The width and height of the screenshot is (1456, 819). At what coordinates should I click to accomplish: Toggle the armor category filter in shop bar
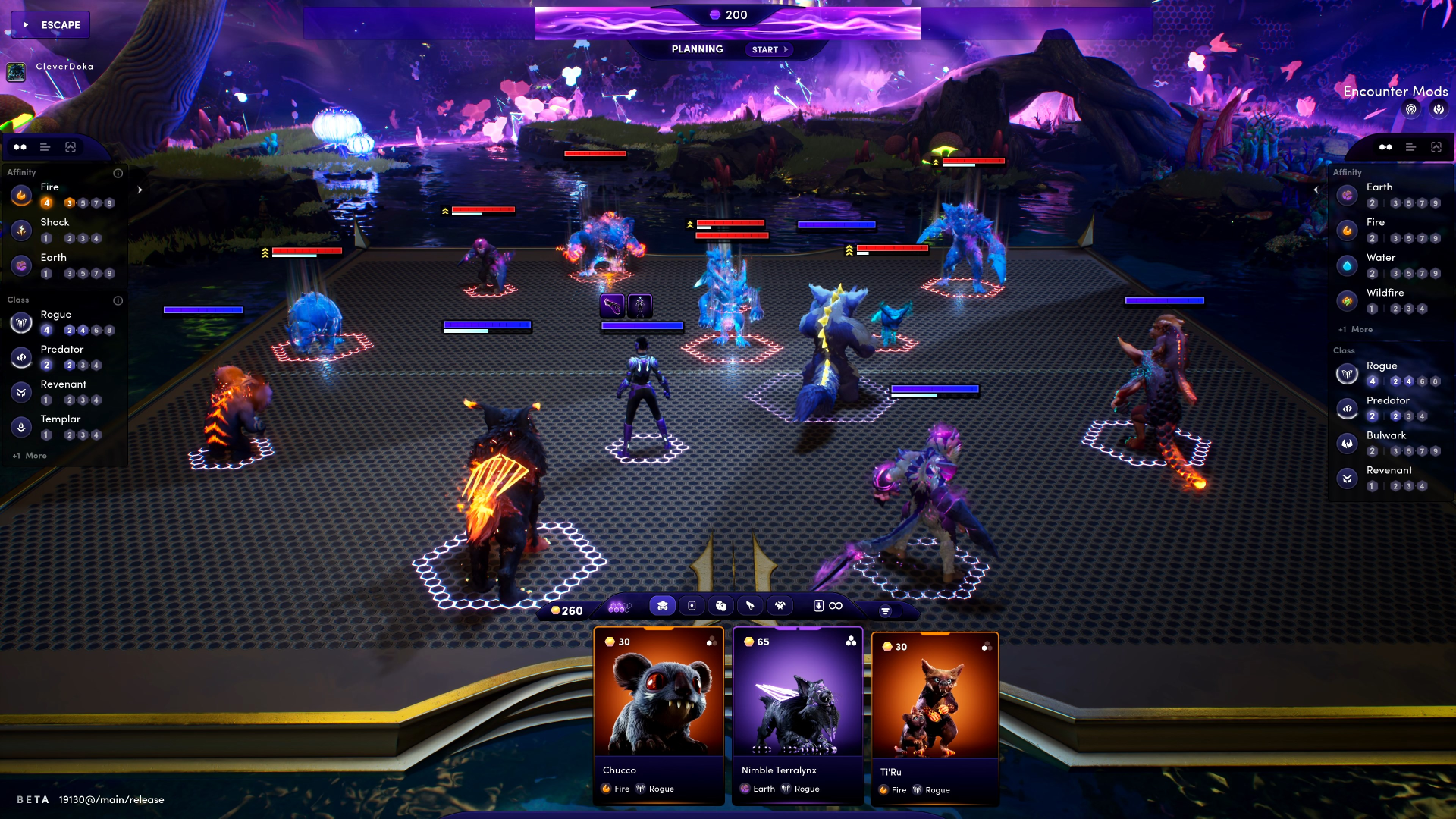point(692,606)
